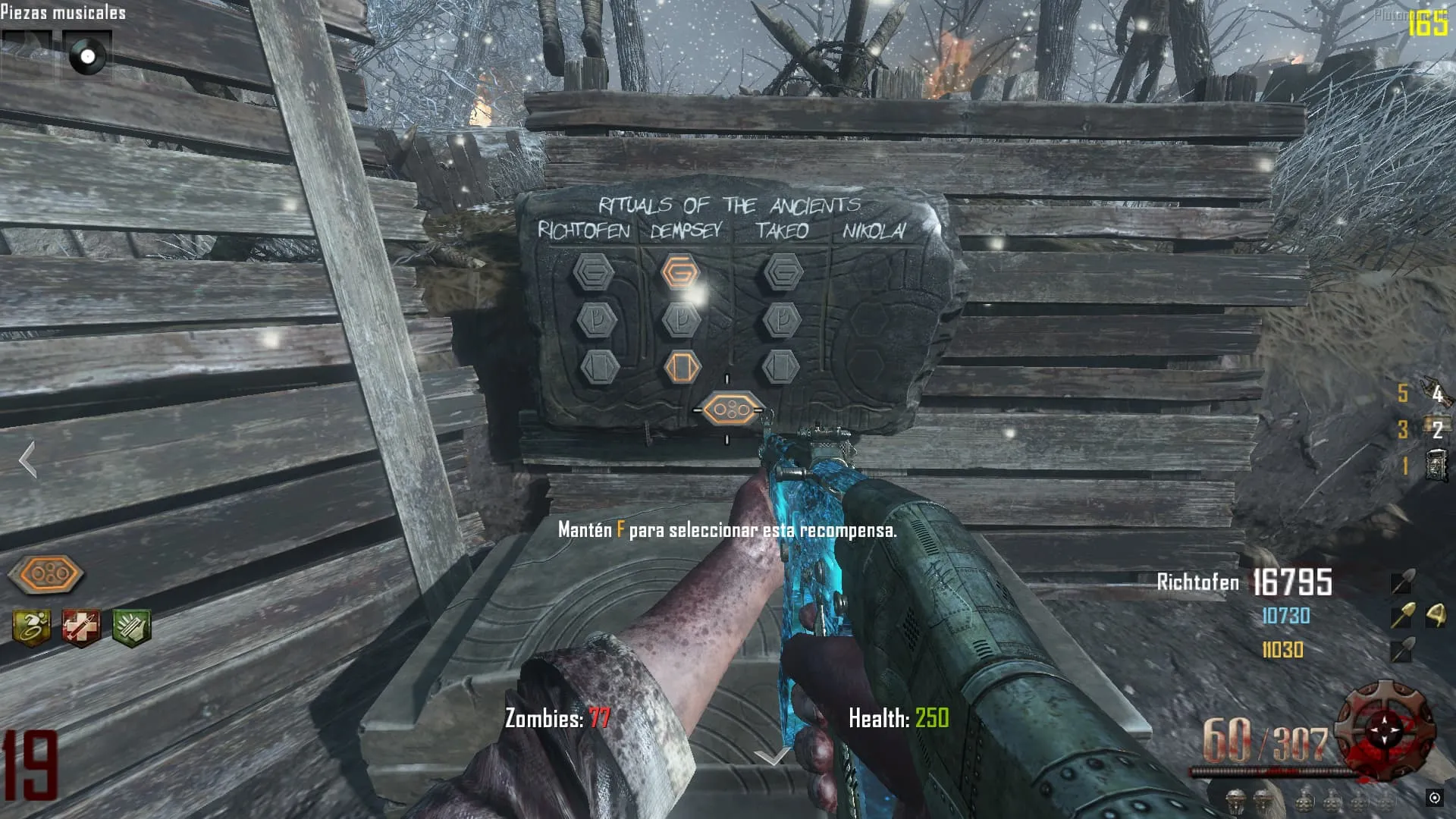
Task: Select the vinyl record music piece slot
Action: (86, 56)
